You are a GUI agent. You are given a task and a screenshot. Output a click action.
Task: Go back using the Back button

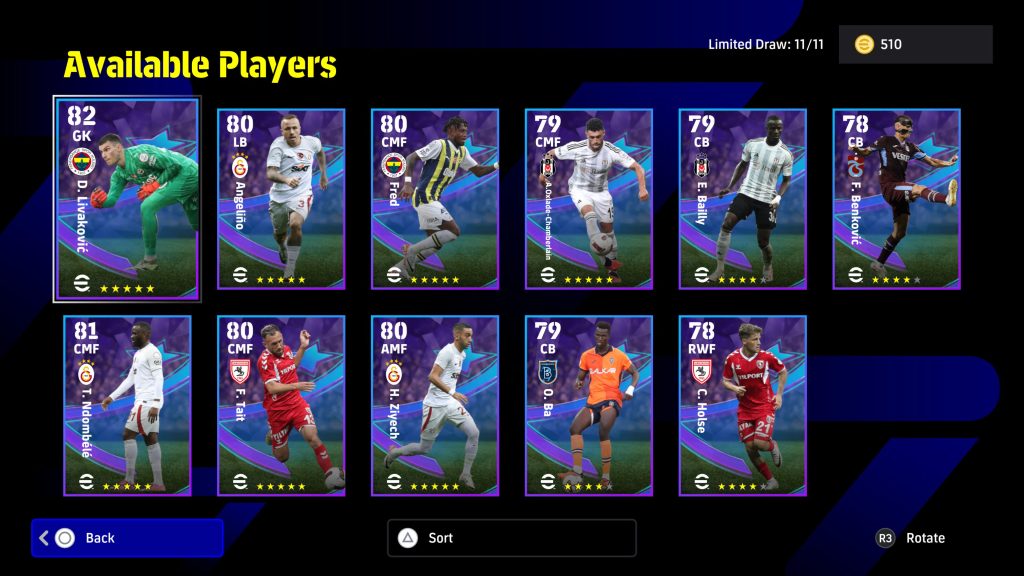(127, 538)
